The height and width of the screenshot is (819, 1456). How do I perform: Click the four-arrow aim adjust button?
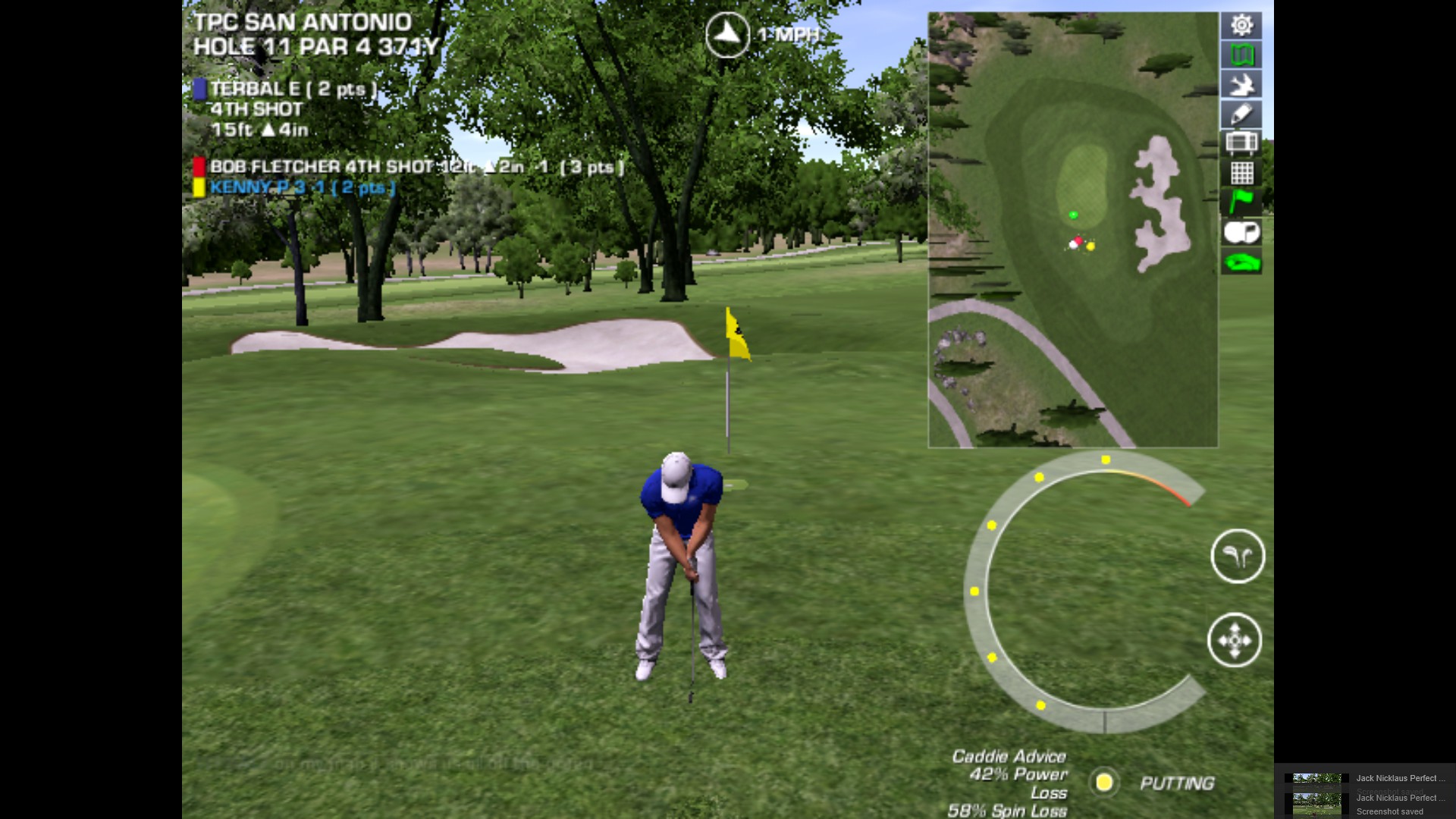[x=1235, y=640]
